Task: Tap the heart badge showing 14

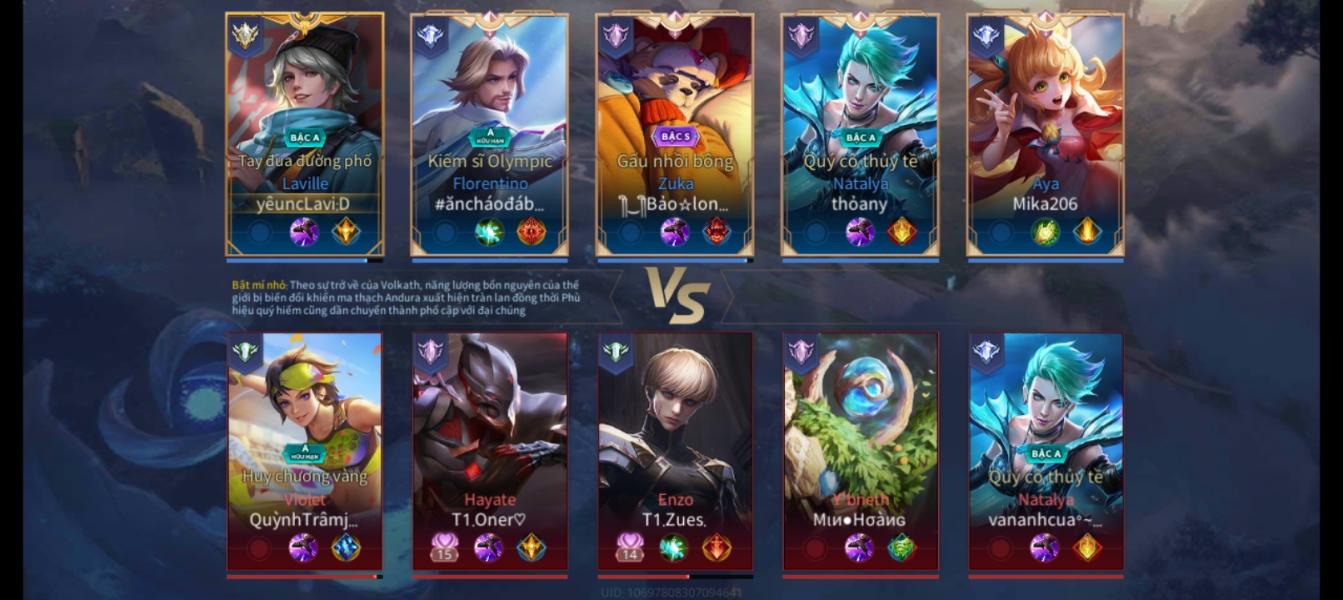Action: pyautogui.click(x=630, y=547)
